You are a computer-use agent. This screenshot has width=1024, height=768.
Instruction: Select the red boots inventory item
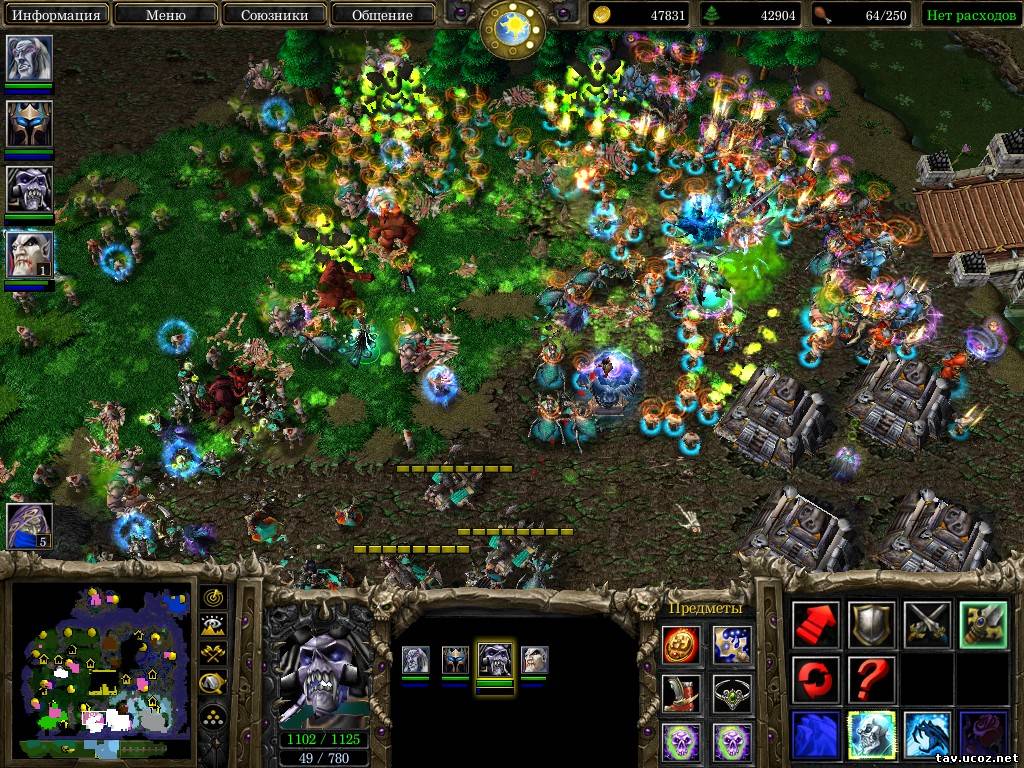tap(682, 693)
